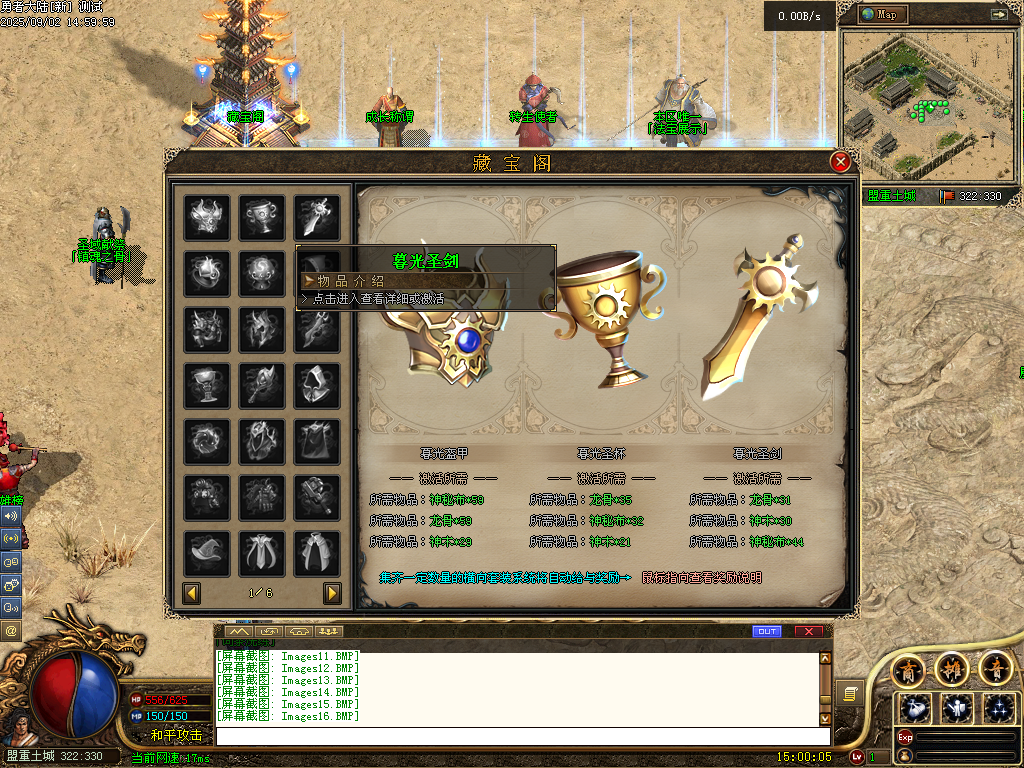This screenshot has height=768, width=1024.
Task: Toggle the speaker sound button on left sidebar
Action: click(x=11, y=516)
